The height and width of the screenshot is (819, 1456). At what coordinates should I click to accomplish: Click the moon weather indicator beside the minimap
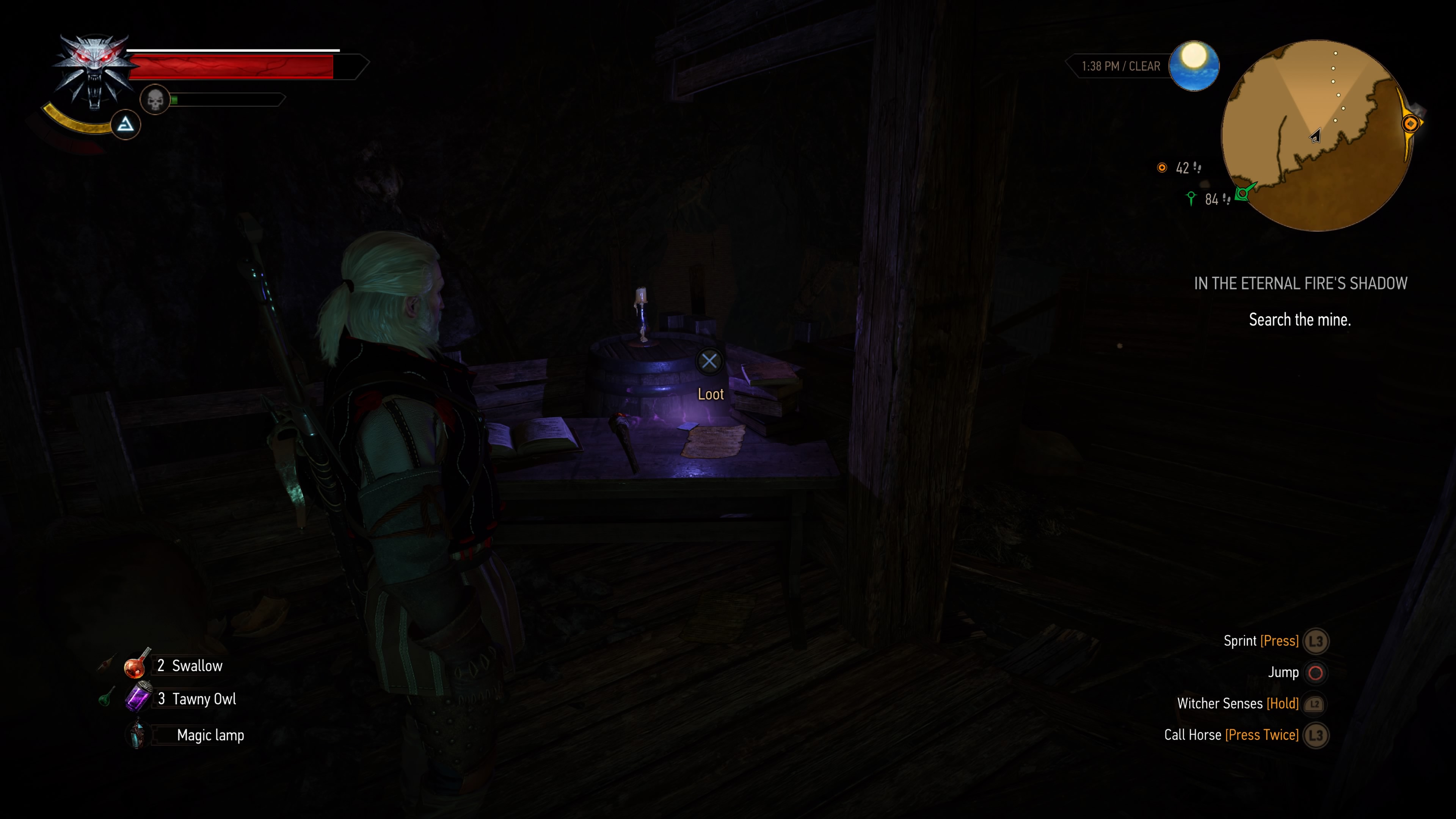click(x=1194, y=66)
